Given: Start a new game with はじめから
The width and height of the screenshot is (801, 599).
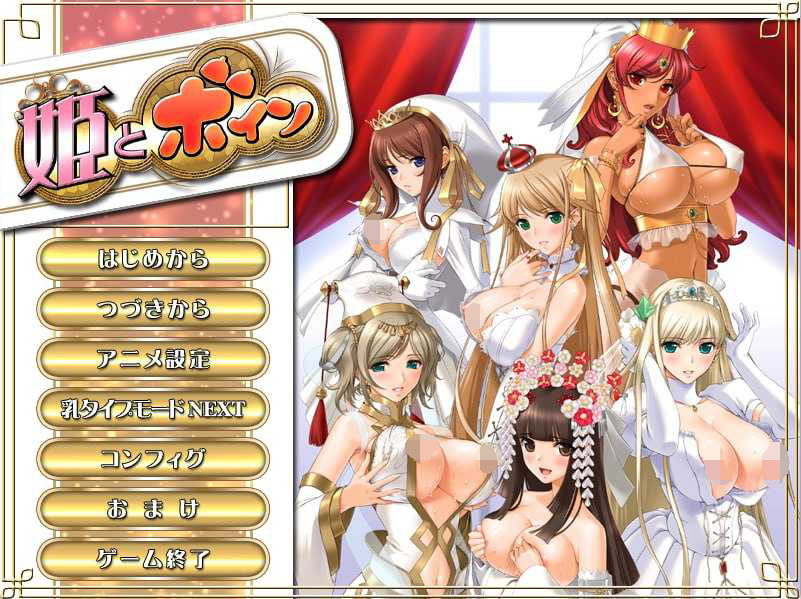Looking at the screenshot, I should point(153,259).
